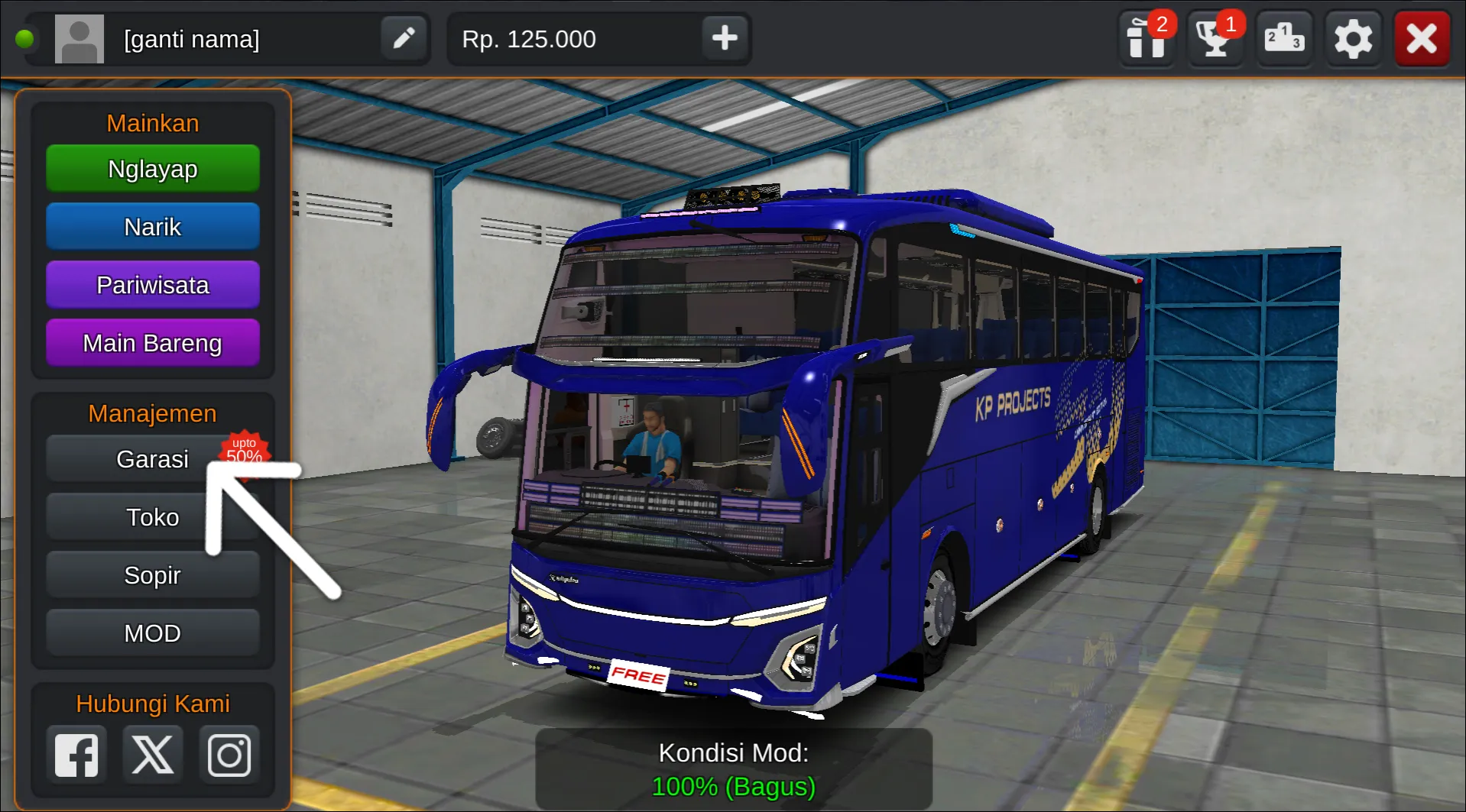Open the settings gear

click(1352, 37)
